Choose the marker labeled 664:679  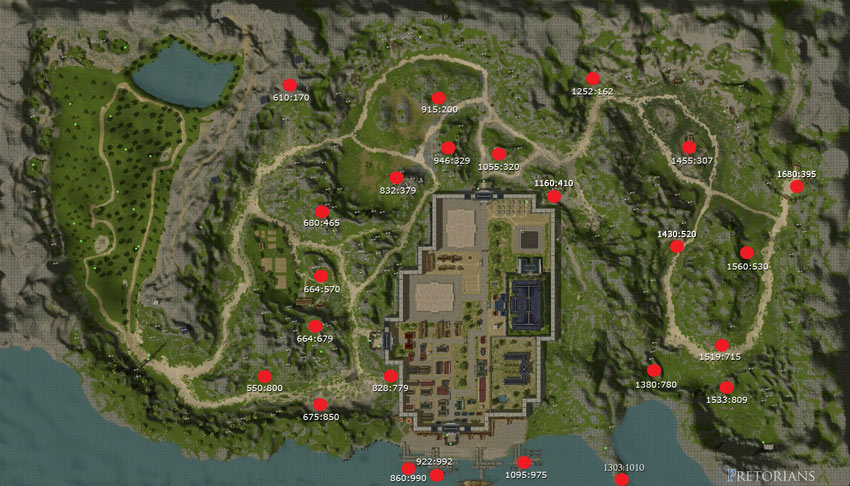(x=315, y=326)
